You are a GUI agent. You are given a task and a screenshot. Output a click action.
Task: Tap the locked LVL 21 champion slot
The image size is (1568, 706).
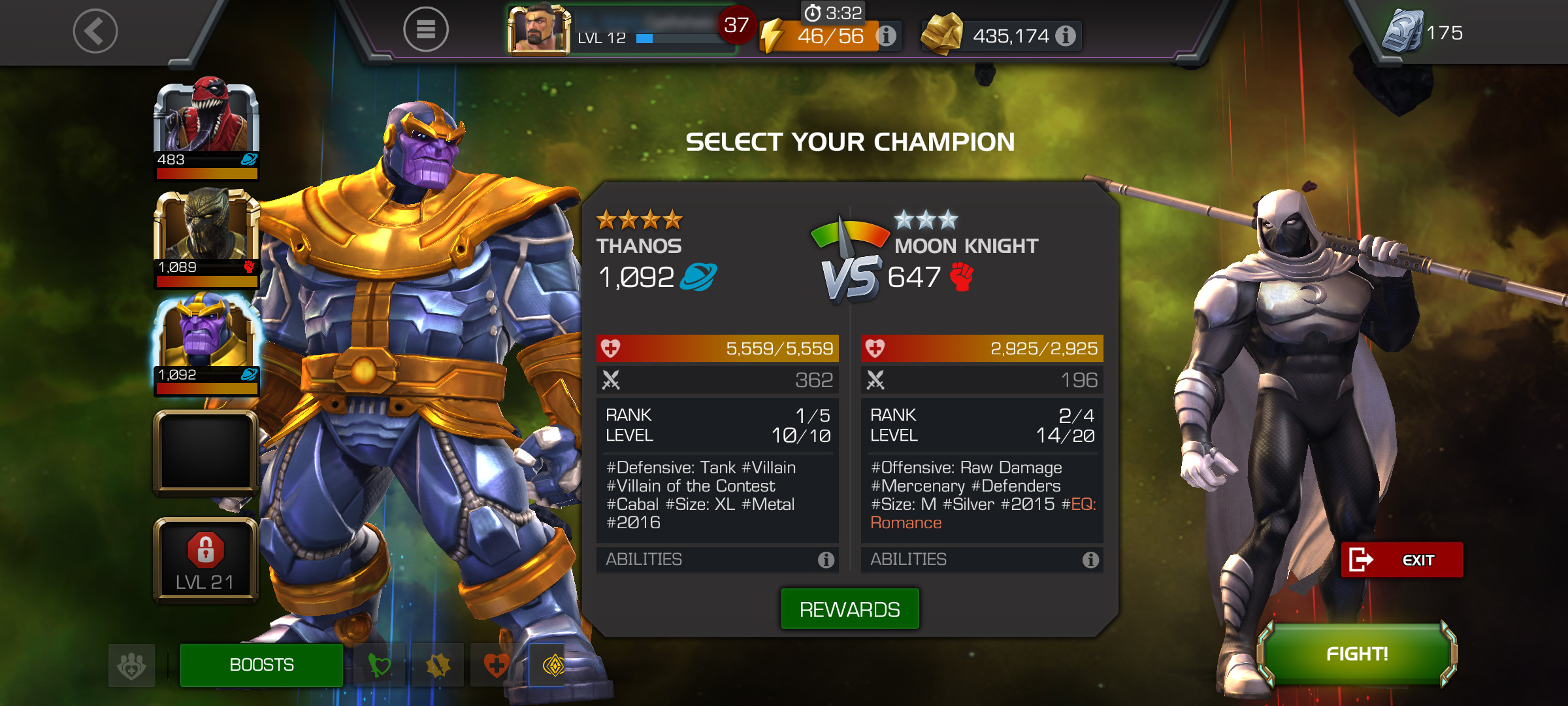coord(206,560)
